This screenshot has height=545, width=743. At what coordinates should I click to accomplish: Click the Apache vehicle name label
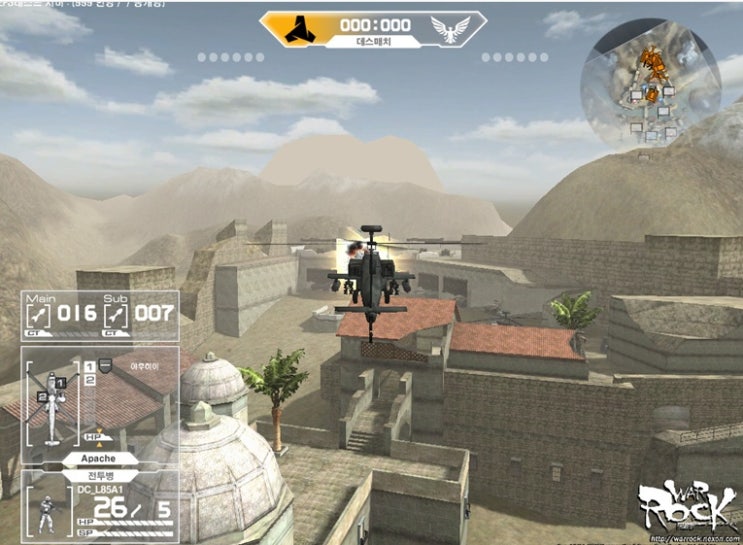(x=99, y=458)
